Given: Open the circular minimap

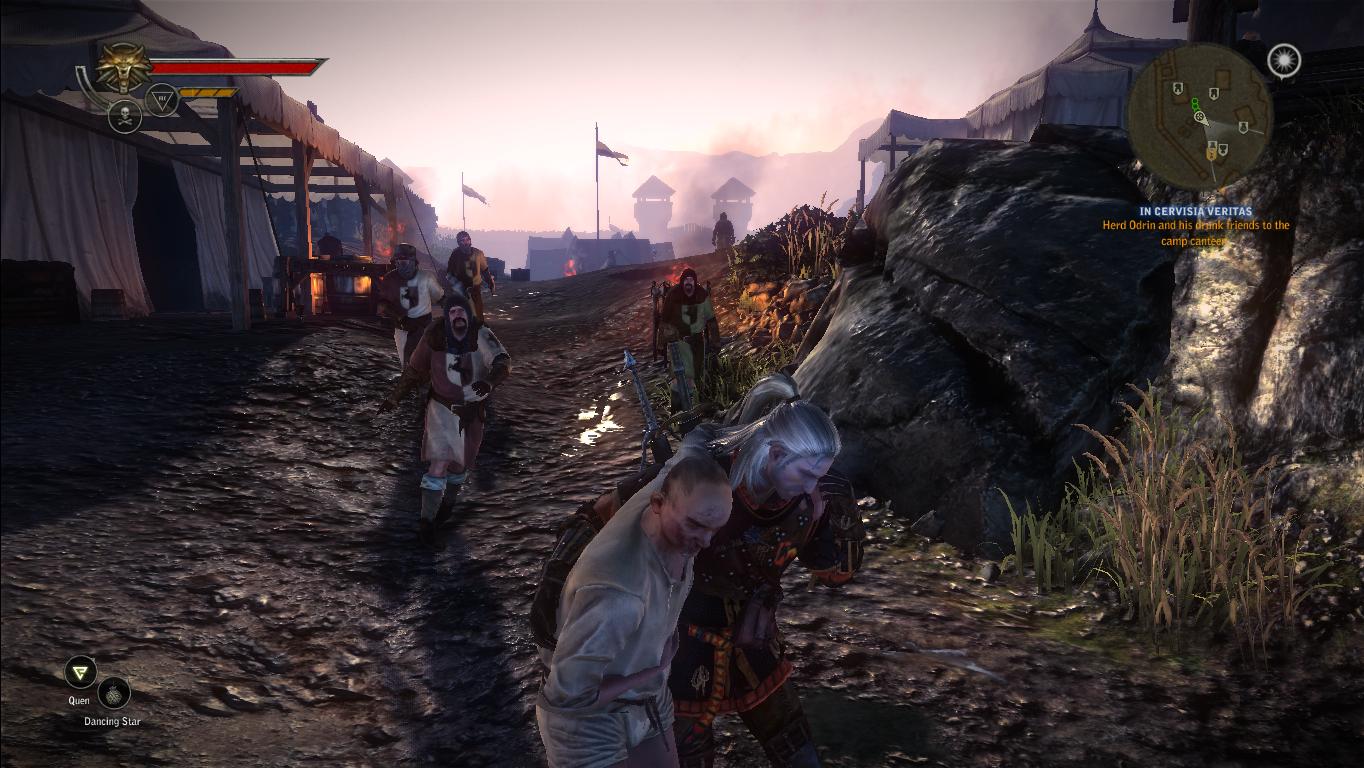Looking at the screenshot, I should [x=1199, y=117].
